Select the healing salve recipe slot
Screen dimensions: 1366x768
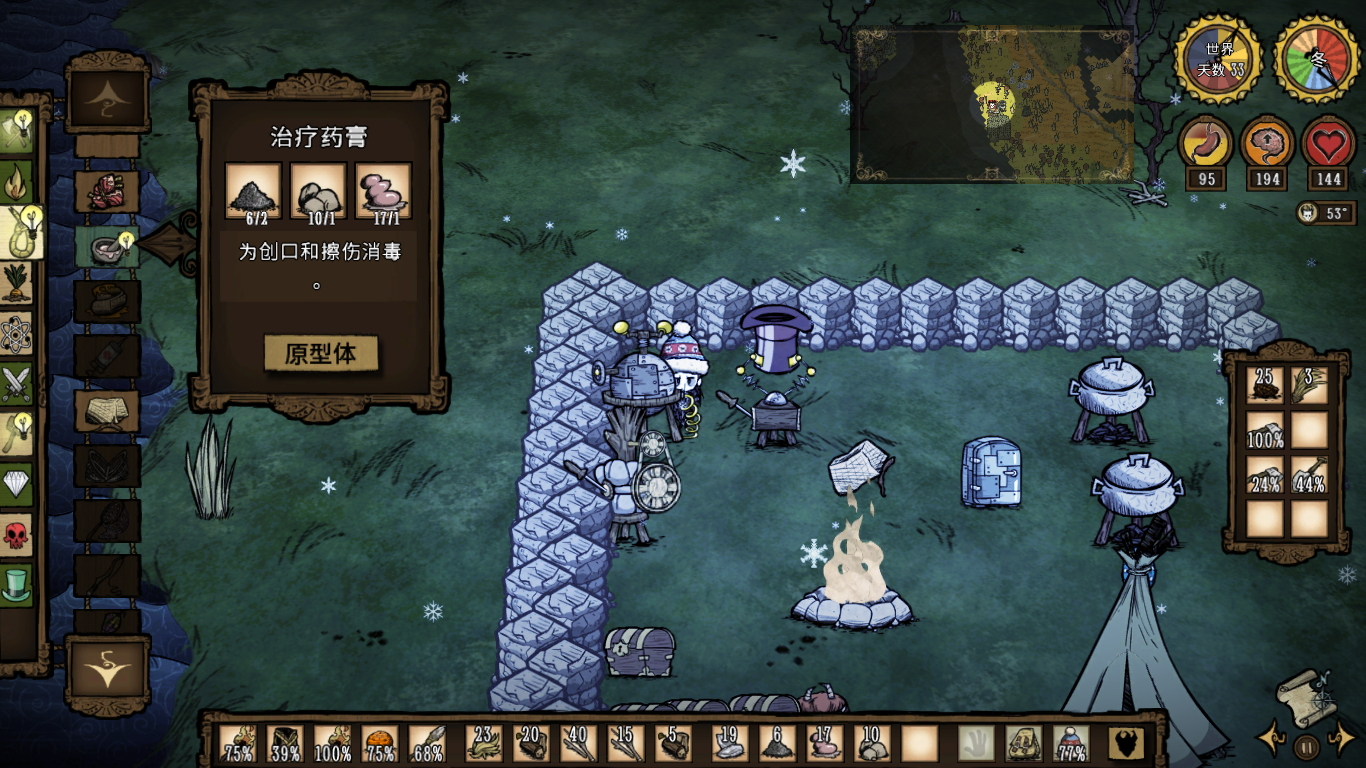click(x=107, y=245)
